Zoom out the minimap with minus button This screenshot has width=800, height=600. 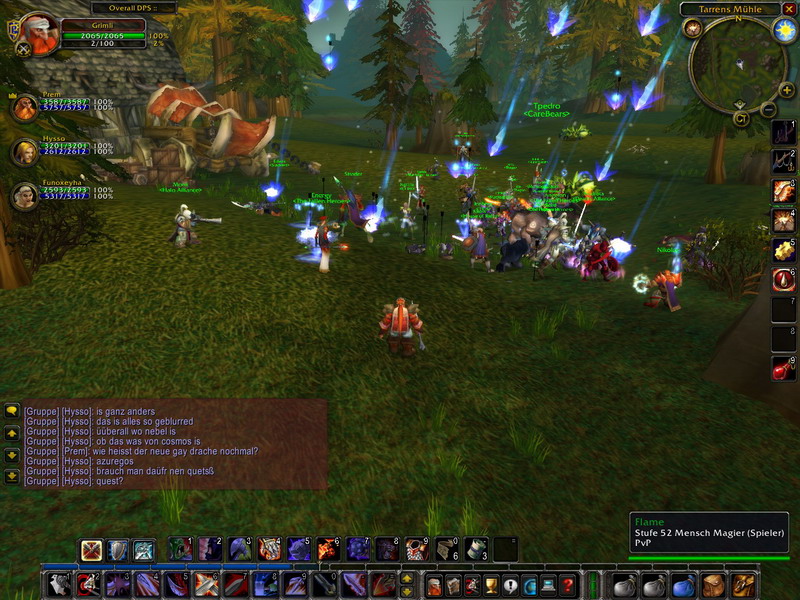pyautogui.click(x=769, y=110)
